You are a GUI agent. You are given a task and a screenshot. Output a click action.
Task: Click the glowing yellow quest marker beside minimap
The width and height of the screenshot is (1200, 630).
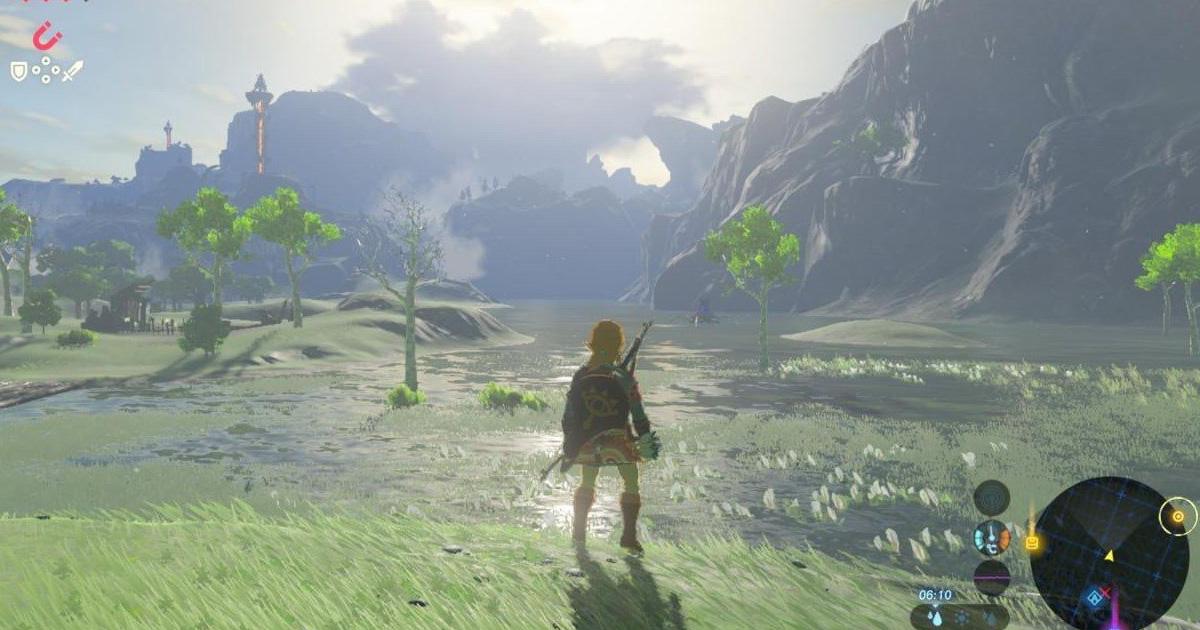point(1031,543)
